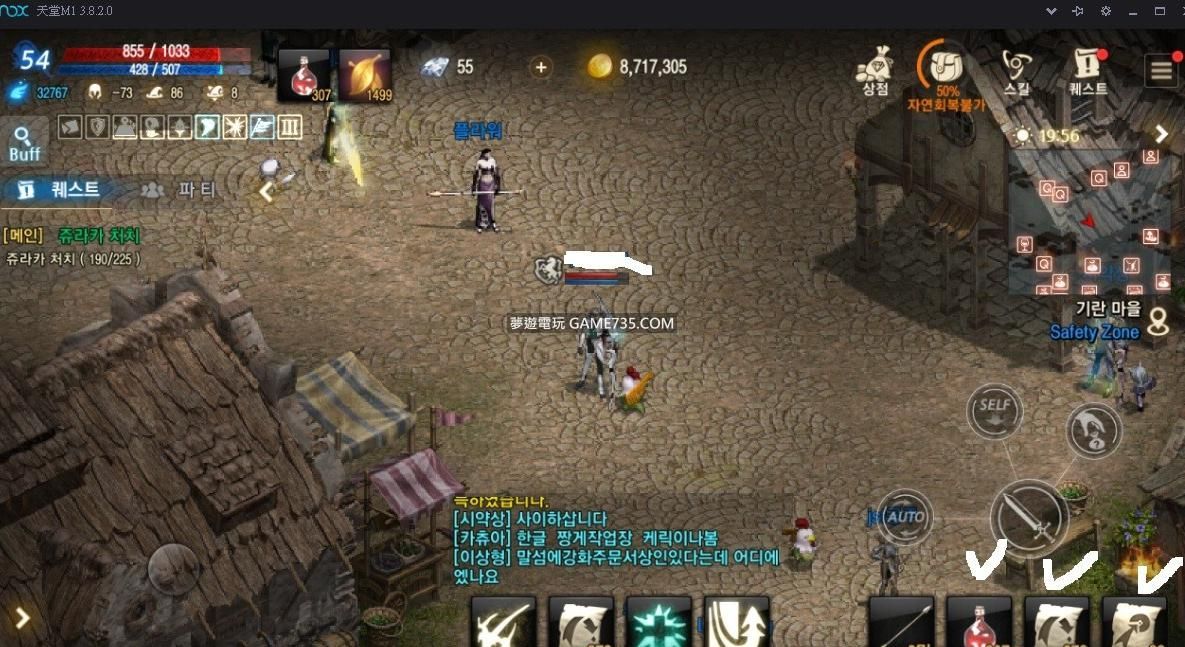Toggle the AUTO hunting button

click(905, 517)
